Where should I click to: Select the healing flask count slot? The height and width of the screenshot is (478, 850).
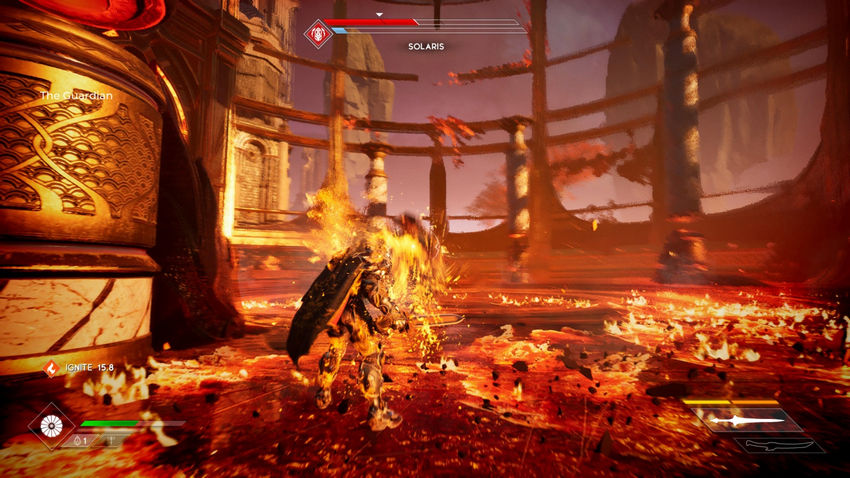tap(81, 440)
